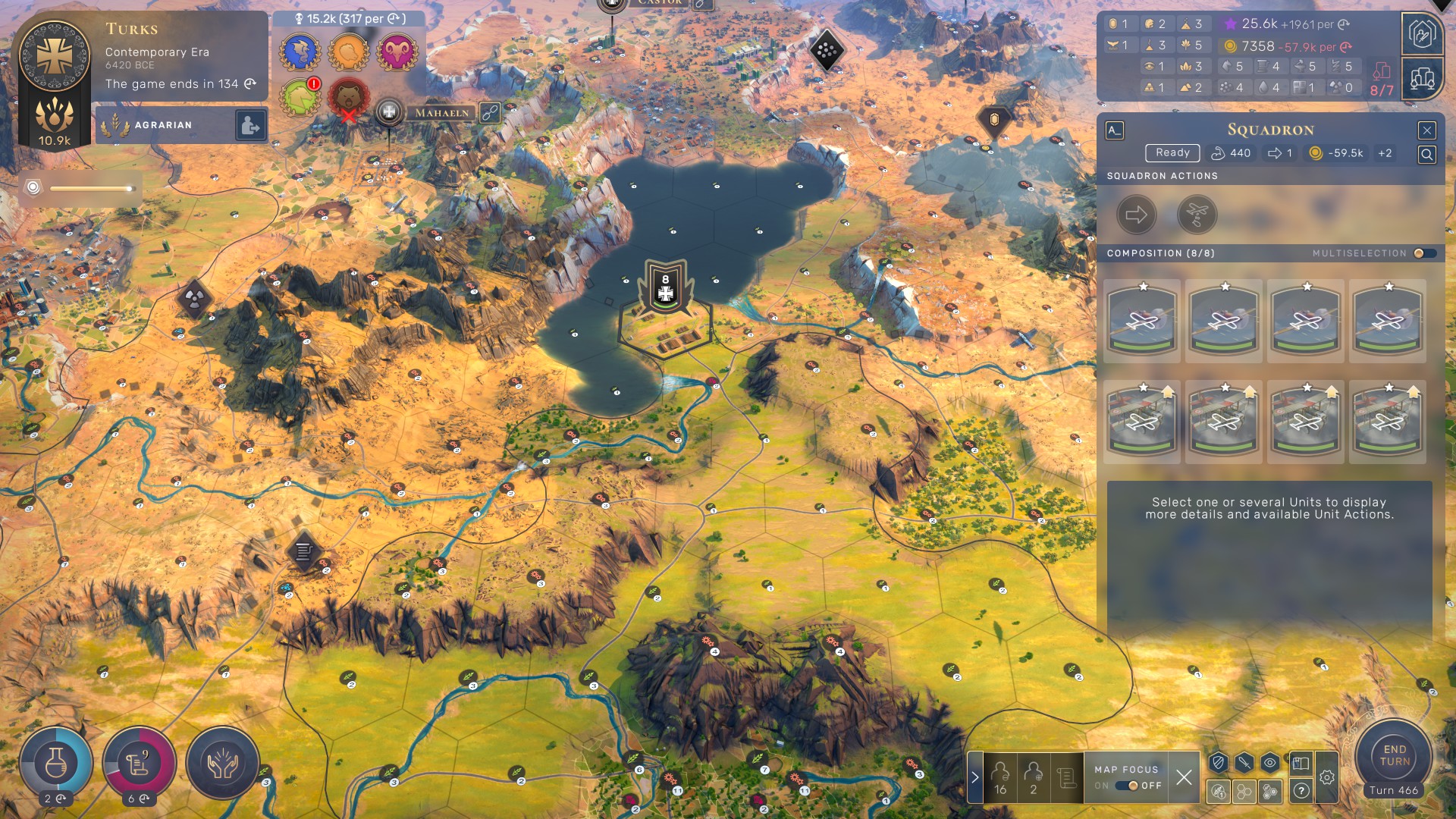This screenshot has height=819, width=1456.
Task: Expand the notification bar arrow
Action: click(x=975, y=777)
